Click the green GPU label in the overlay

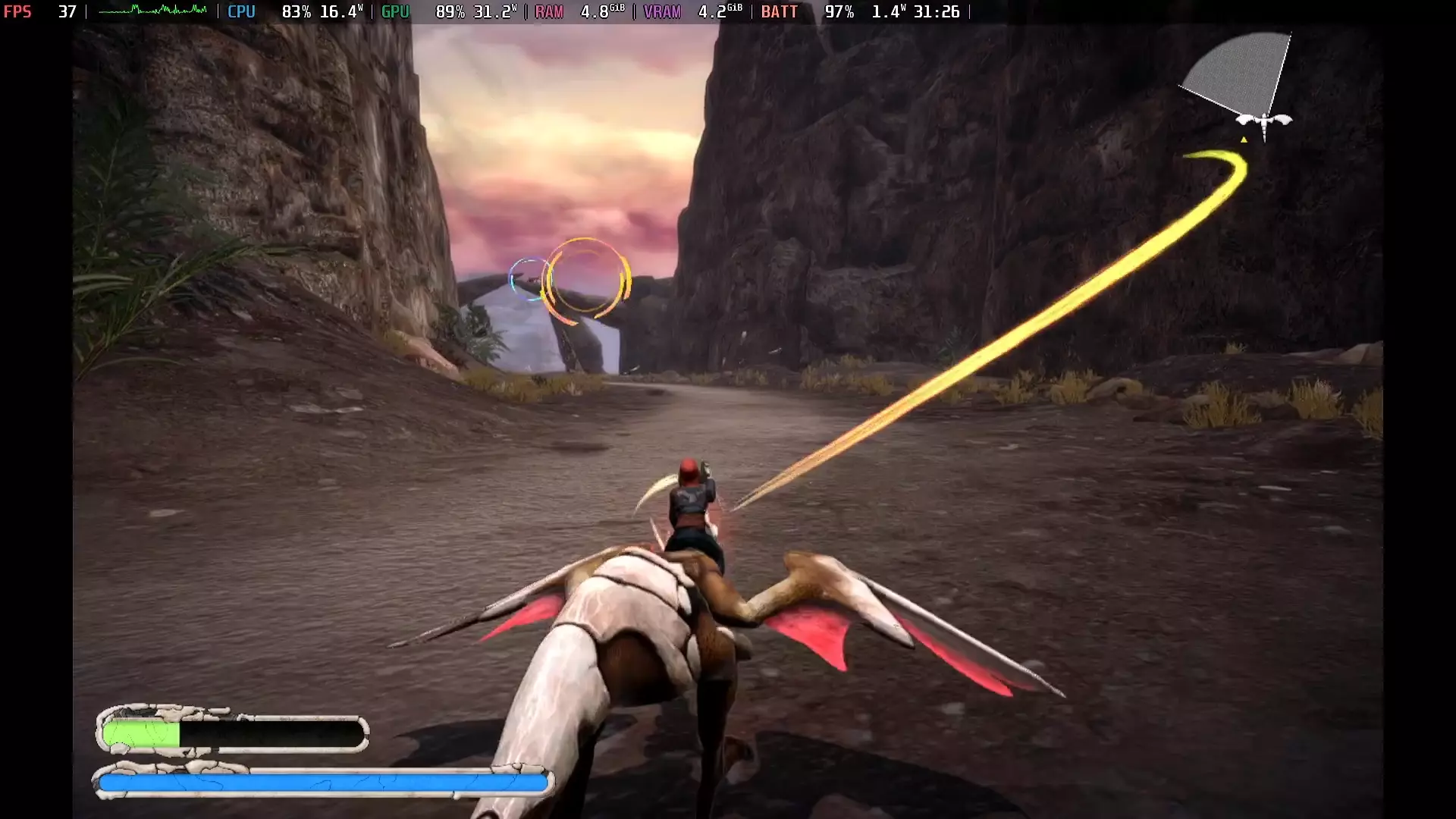(394, 11)
